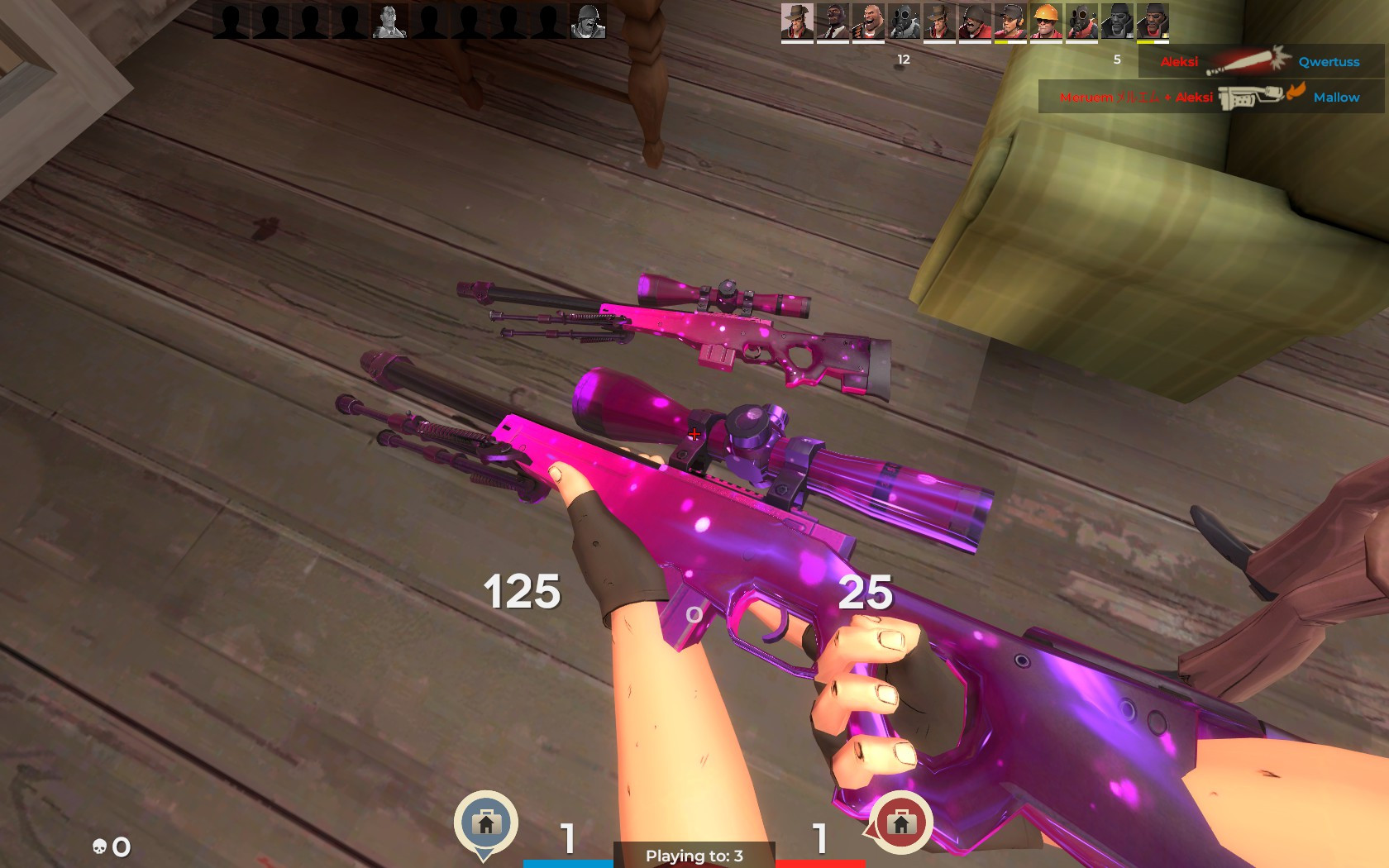
Task: Click the skull counter icon at bottom left
Action: pyautogui.click(x=98, y=846)
